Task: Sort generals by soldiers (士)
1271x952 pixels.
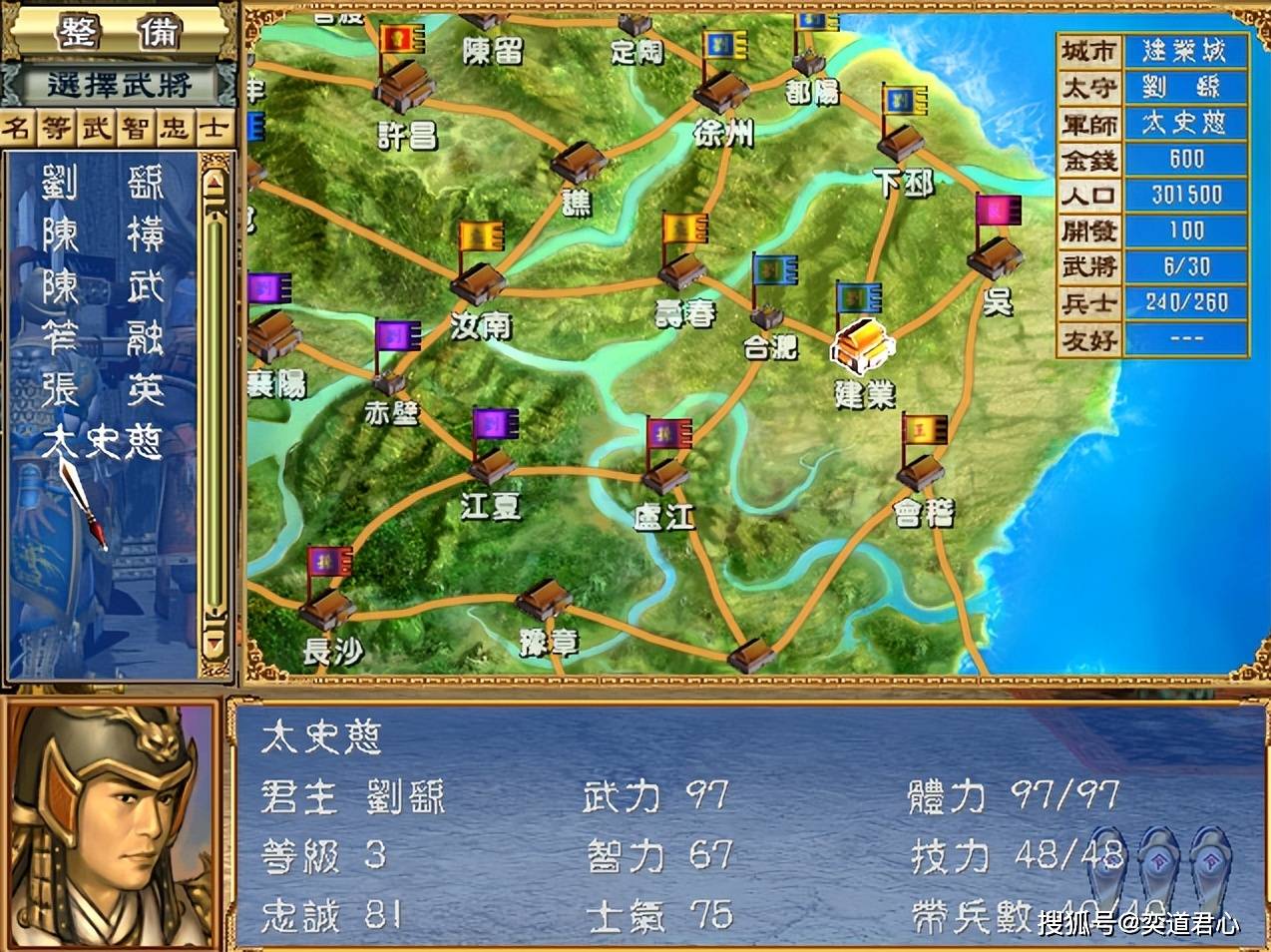Action: click(213, 128)
